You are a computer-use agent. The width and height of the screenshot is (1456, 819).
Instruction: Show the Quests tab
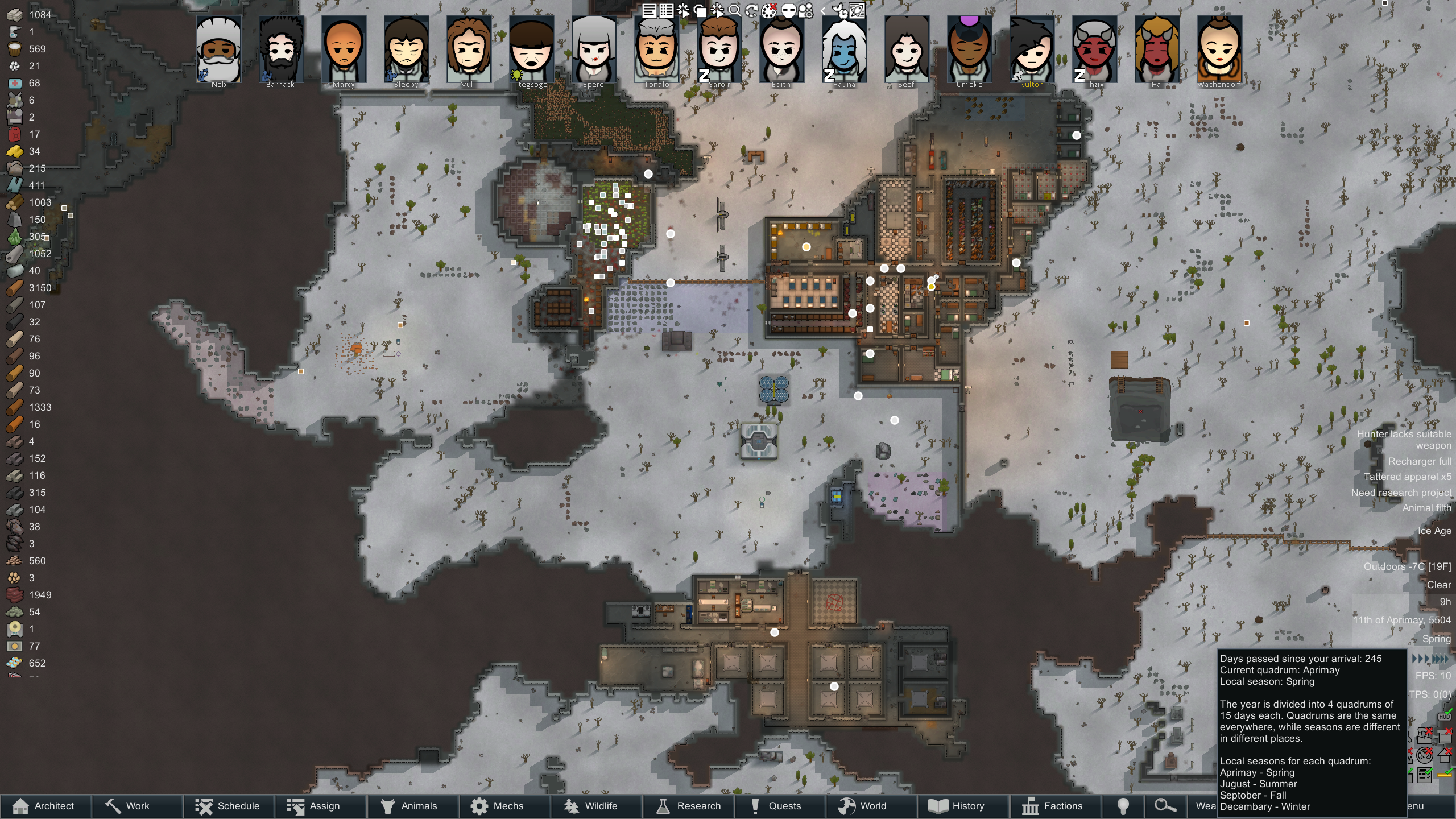780,806
